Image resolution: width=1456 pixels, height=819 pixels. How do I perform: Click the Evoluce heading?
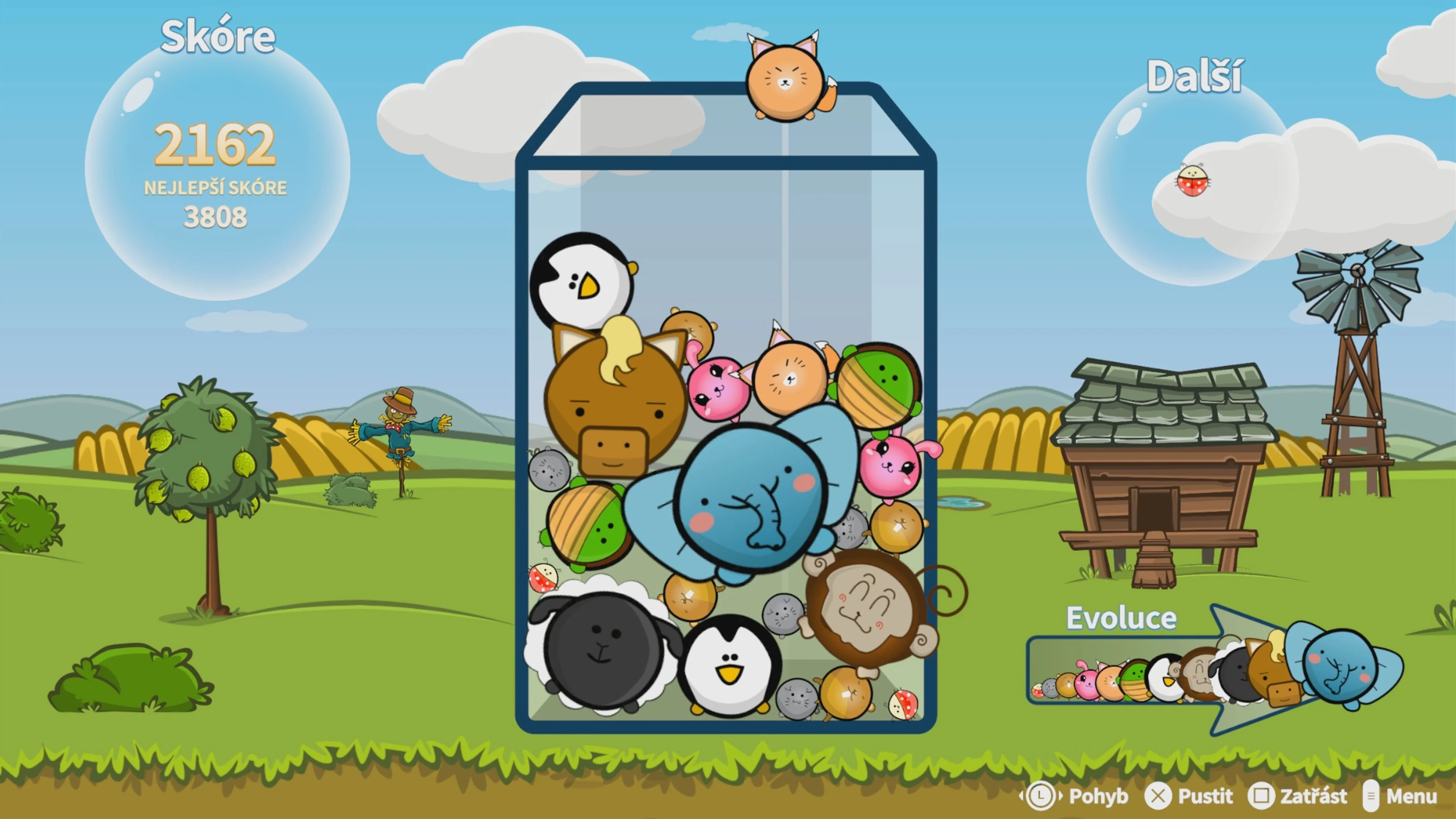pyautogui.click(x=1122, y=617)
